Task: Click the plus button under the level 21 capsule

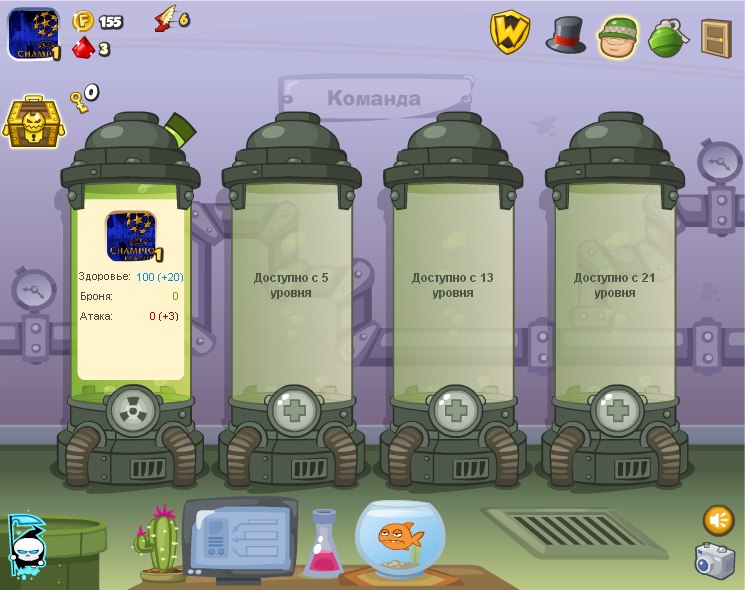Action: [x=615, y=409]
